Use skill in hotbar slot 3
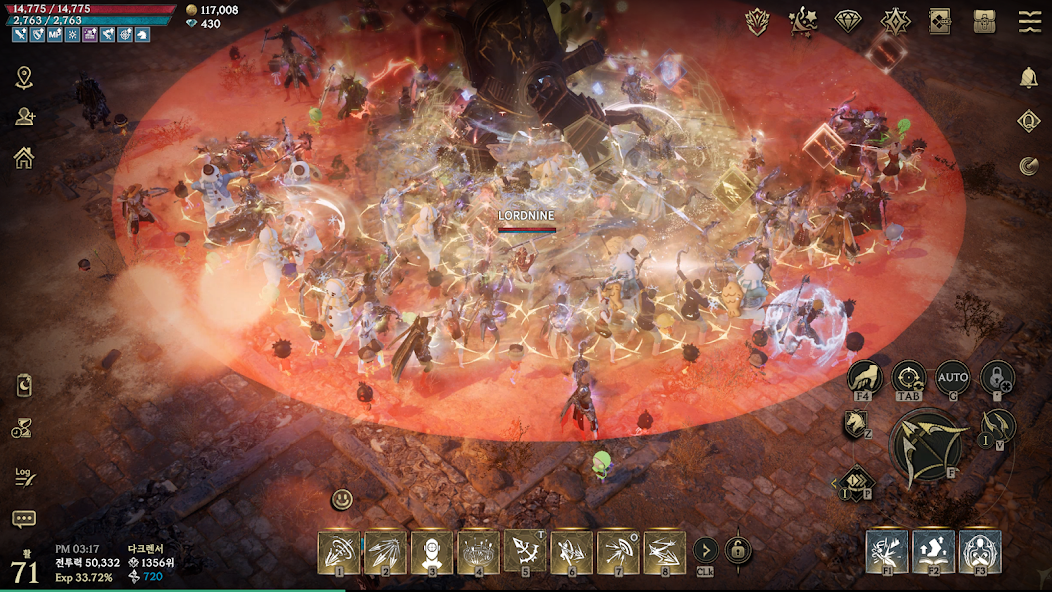This screenshot has height=592, width=1052. [431, 552]
